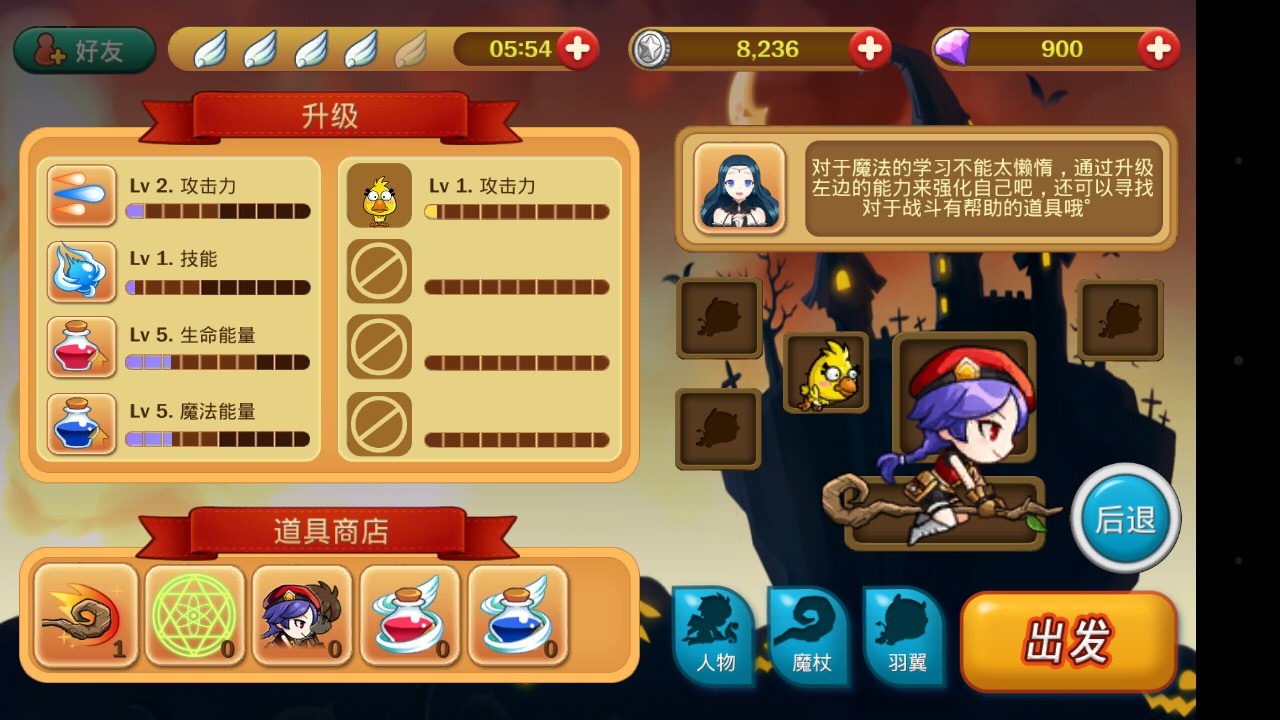This screenshot has width=1280, height=720.
Task: Select the magic circle item in the shop
Action: 192,614
